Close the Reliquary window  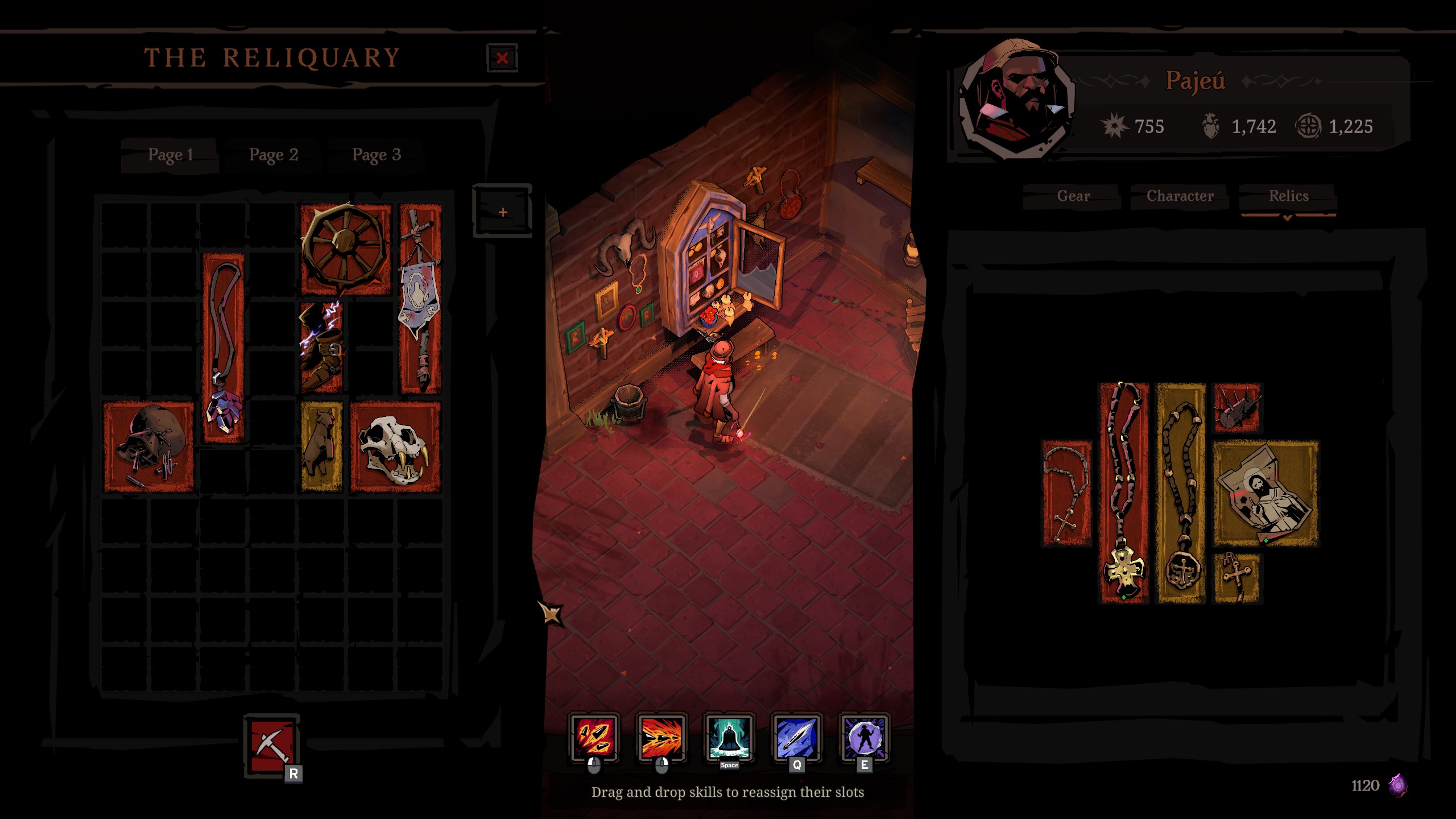pyautogui.click(x=502, y=58)
